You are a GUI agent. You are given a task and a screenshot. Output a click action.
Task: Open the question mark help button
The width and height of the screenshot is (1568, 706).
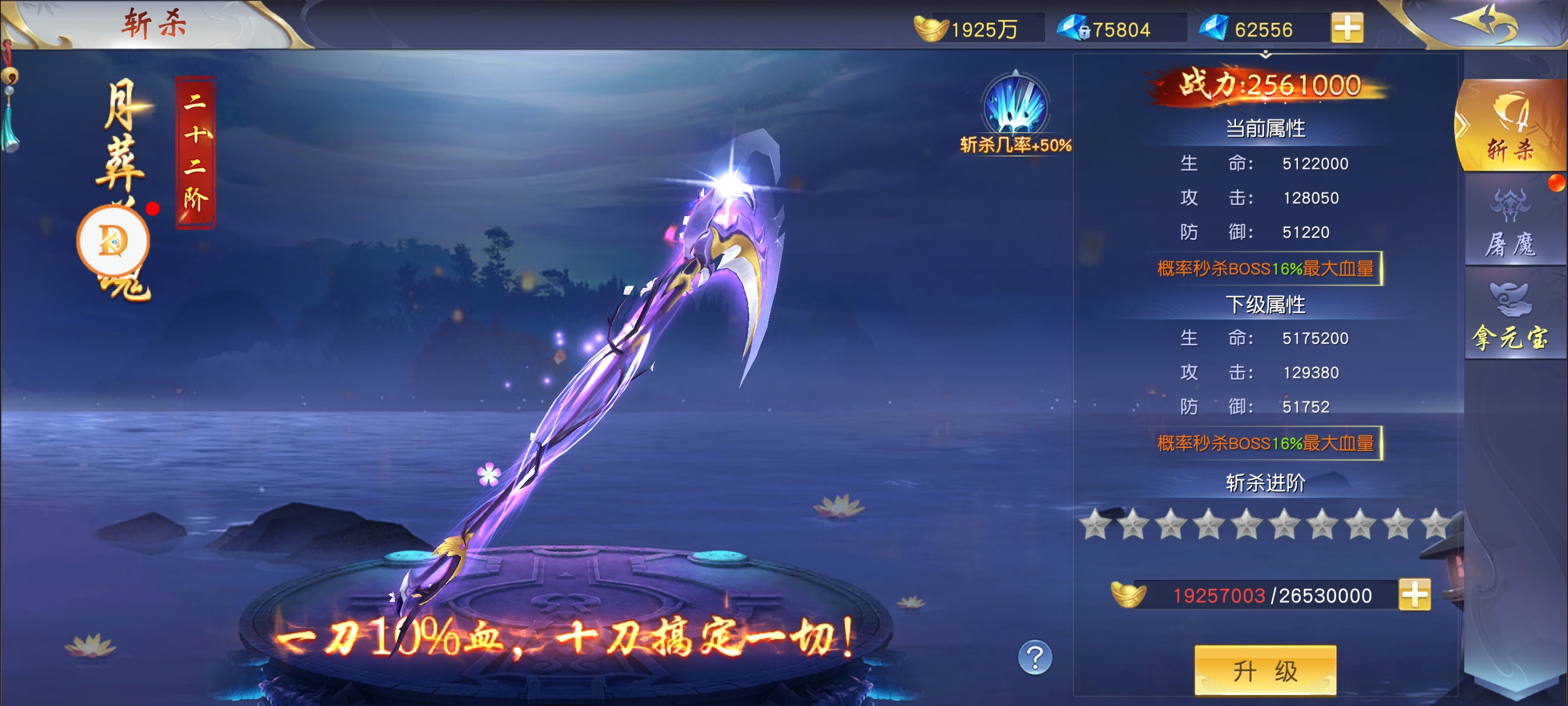[x=1035, y=657]
